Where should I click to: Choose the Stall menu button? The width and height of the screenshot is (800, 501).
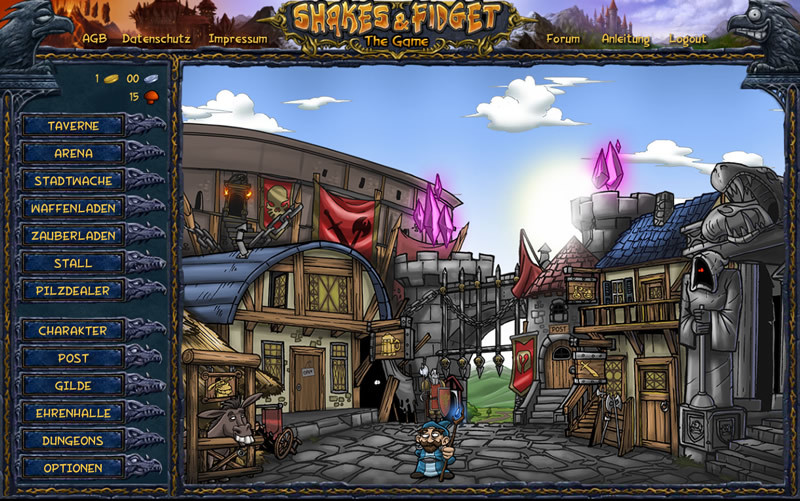(73, 263)
